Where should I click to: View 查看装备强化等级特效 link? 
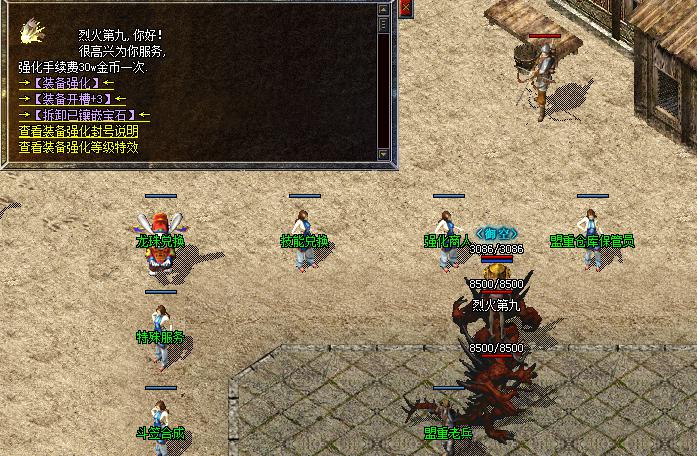78,147
